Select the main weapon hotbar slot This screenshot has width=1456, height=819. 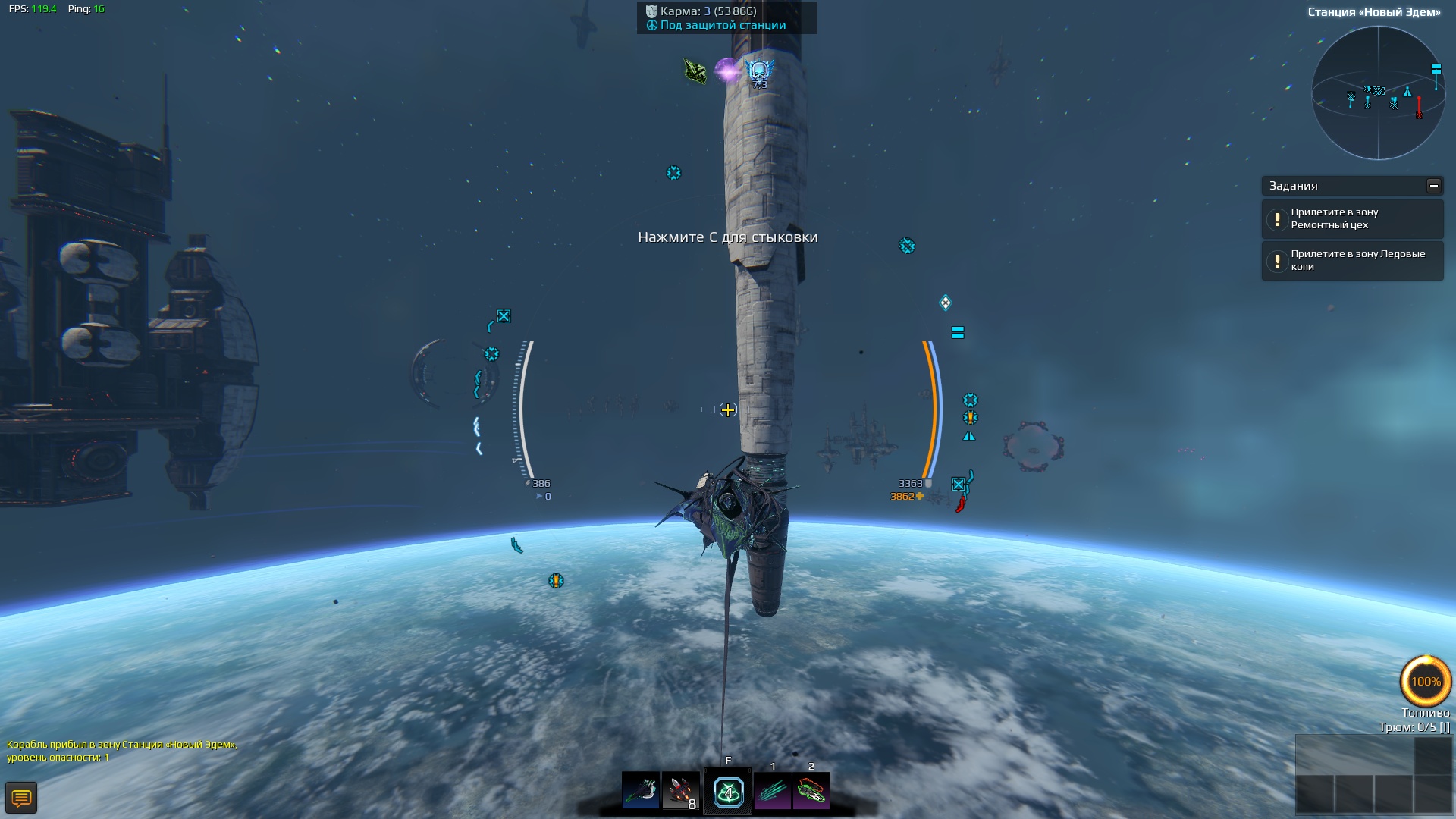(x=641, y=791)
